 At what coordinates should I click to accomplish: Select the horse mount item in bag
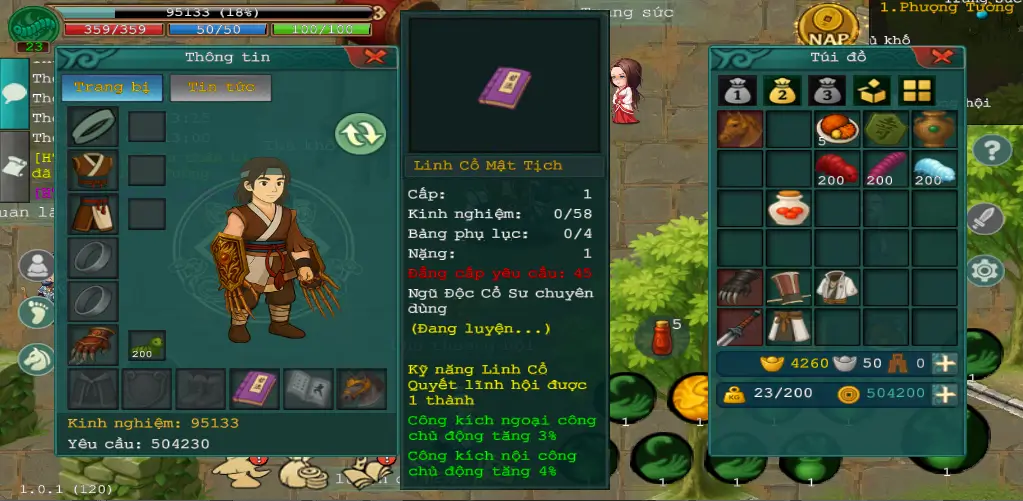(x=740, y=129)
